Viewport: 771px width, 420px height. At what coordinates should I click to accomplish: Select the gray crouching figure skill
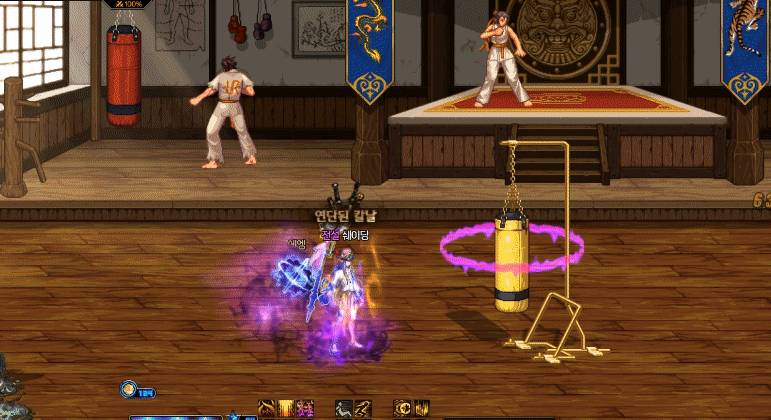click(x=344, y=409)
